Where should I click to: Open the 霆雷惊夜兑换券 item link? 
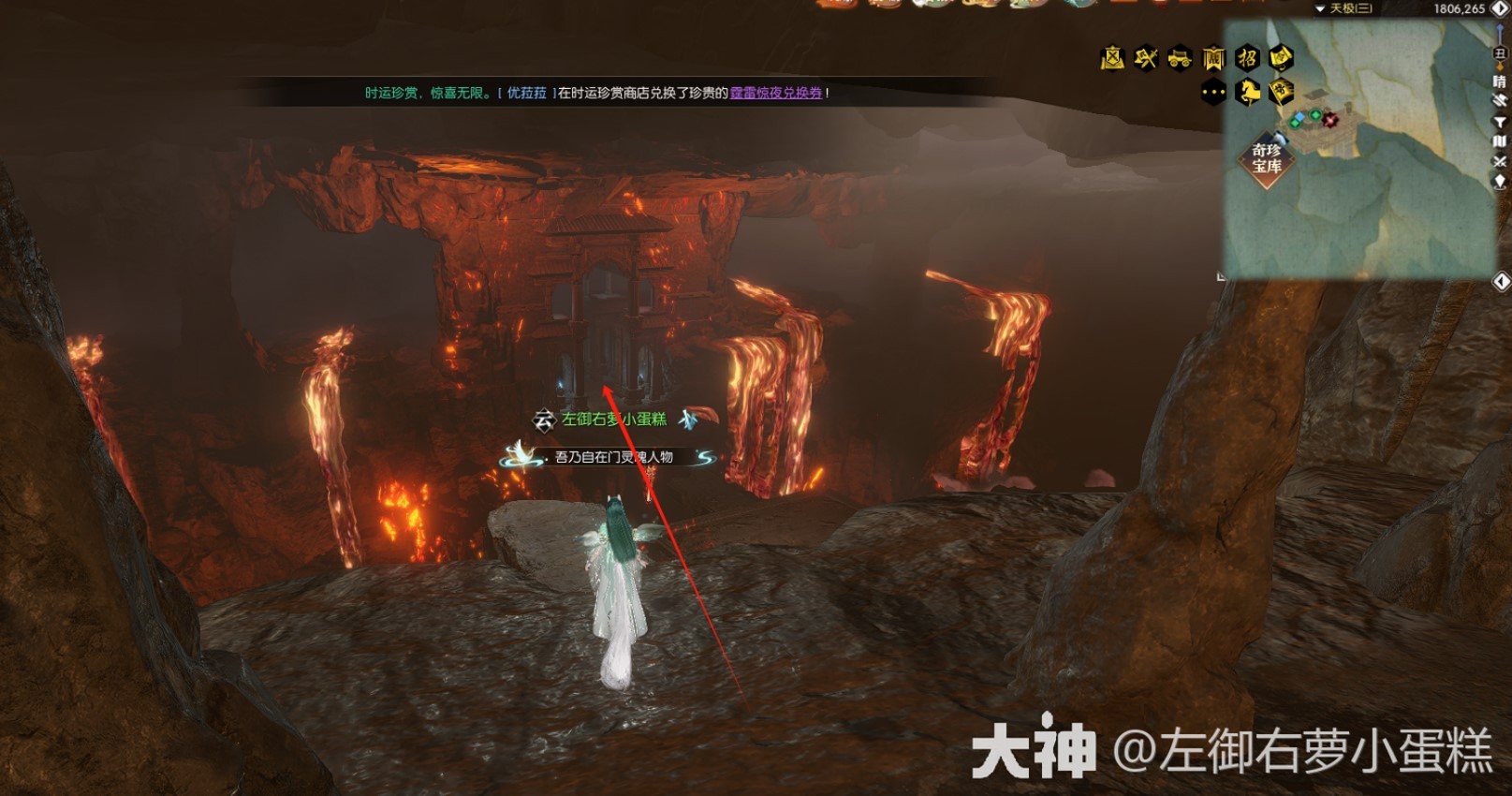click(776, 93)
